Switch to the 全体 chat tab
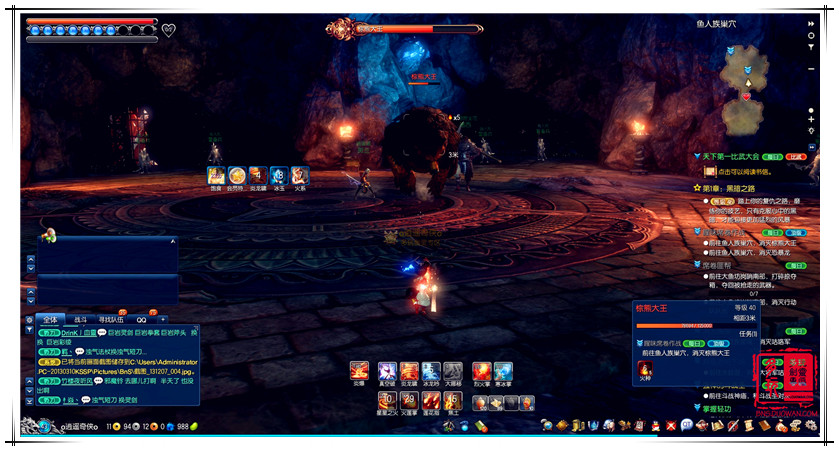 click(51, 319)
